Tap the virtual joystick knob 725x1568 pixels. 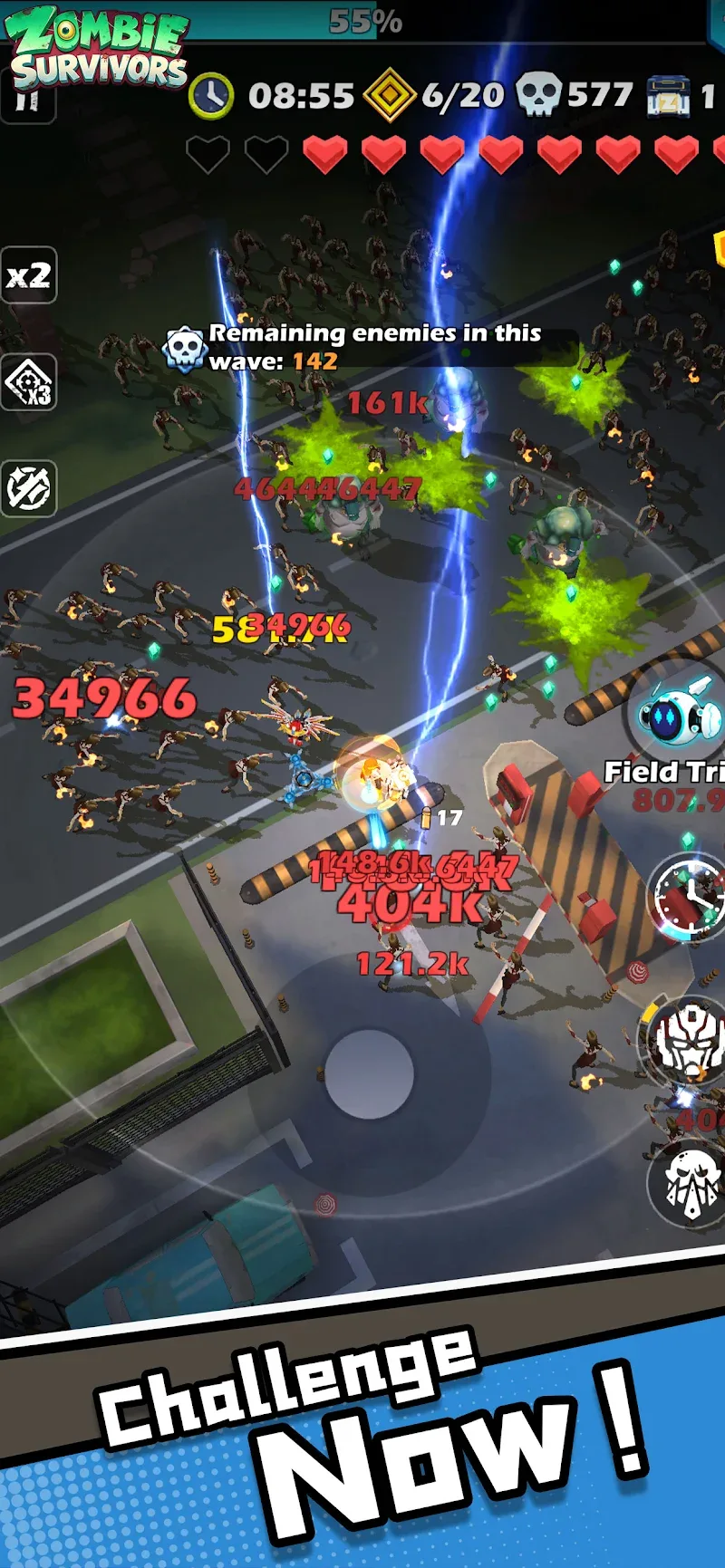370,1073
